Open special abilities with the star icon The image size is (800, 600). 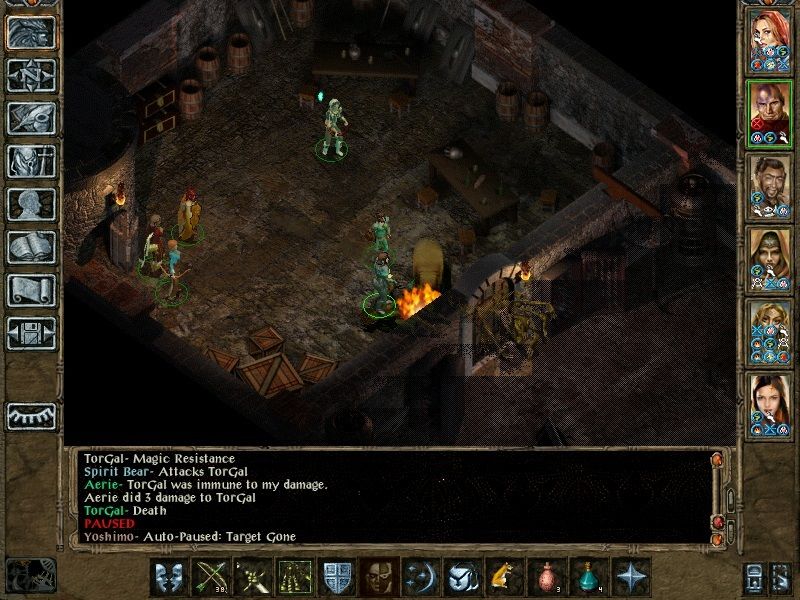tap(630, 579)
